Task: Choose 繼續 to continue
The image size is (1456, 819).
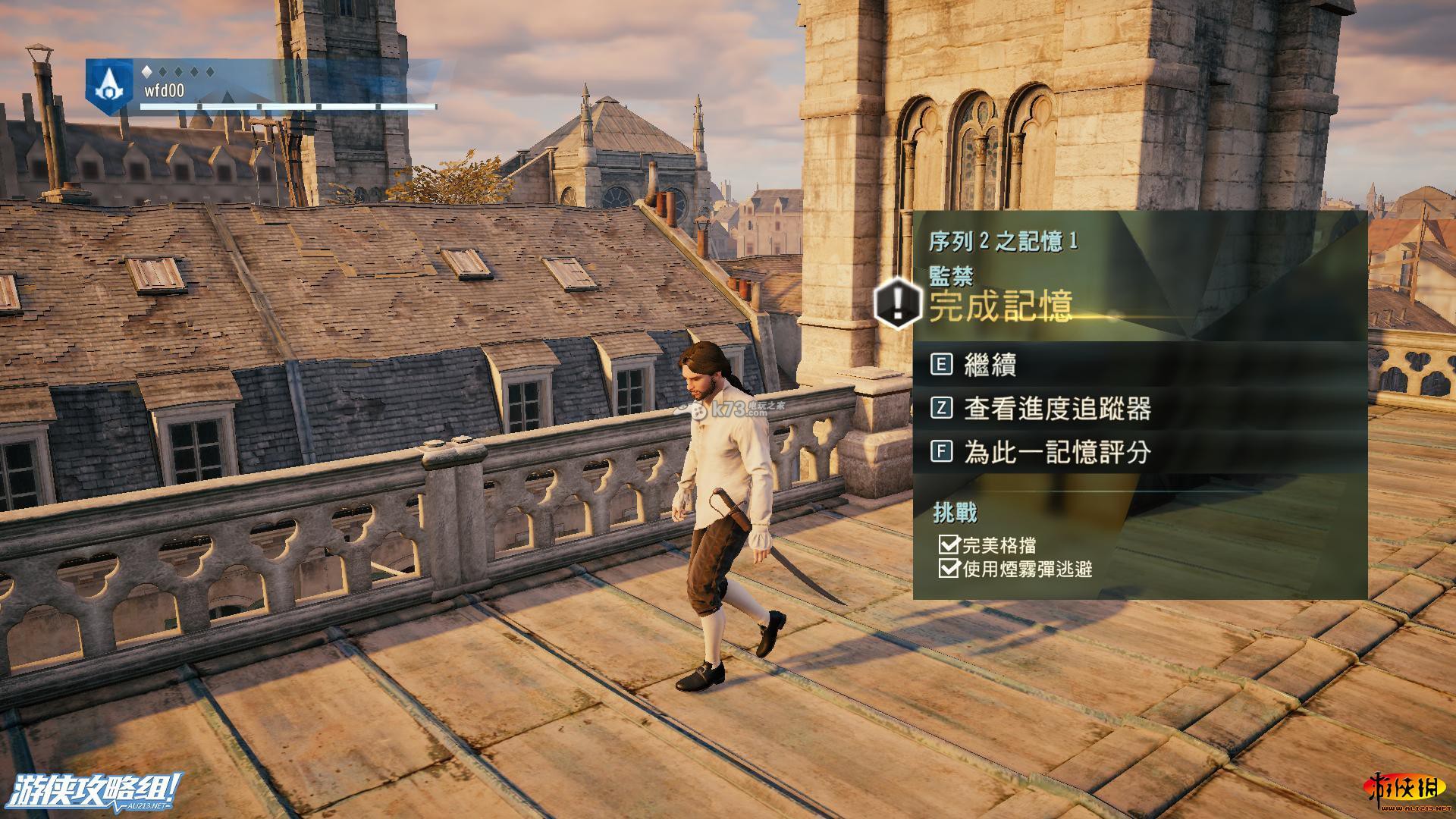Action: pos(990,365)
